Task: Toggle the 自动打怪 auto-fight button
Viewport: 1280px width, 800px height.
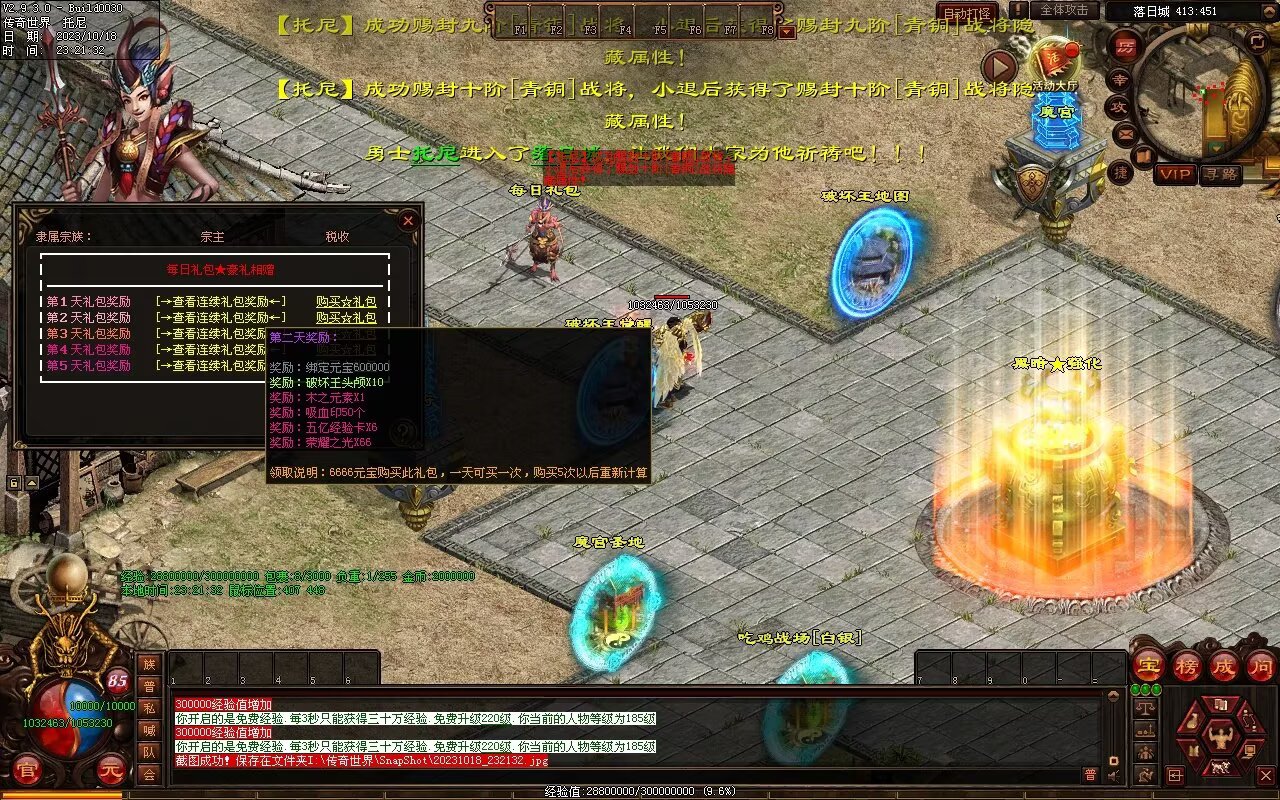Action: pyautogui.click(x=967, y=13)
